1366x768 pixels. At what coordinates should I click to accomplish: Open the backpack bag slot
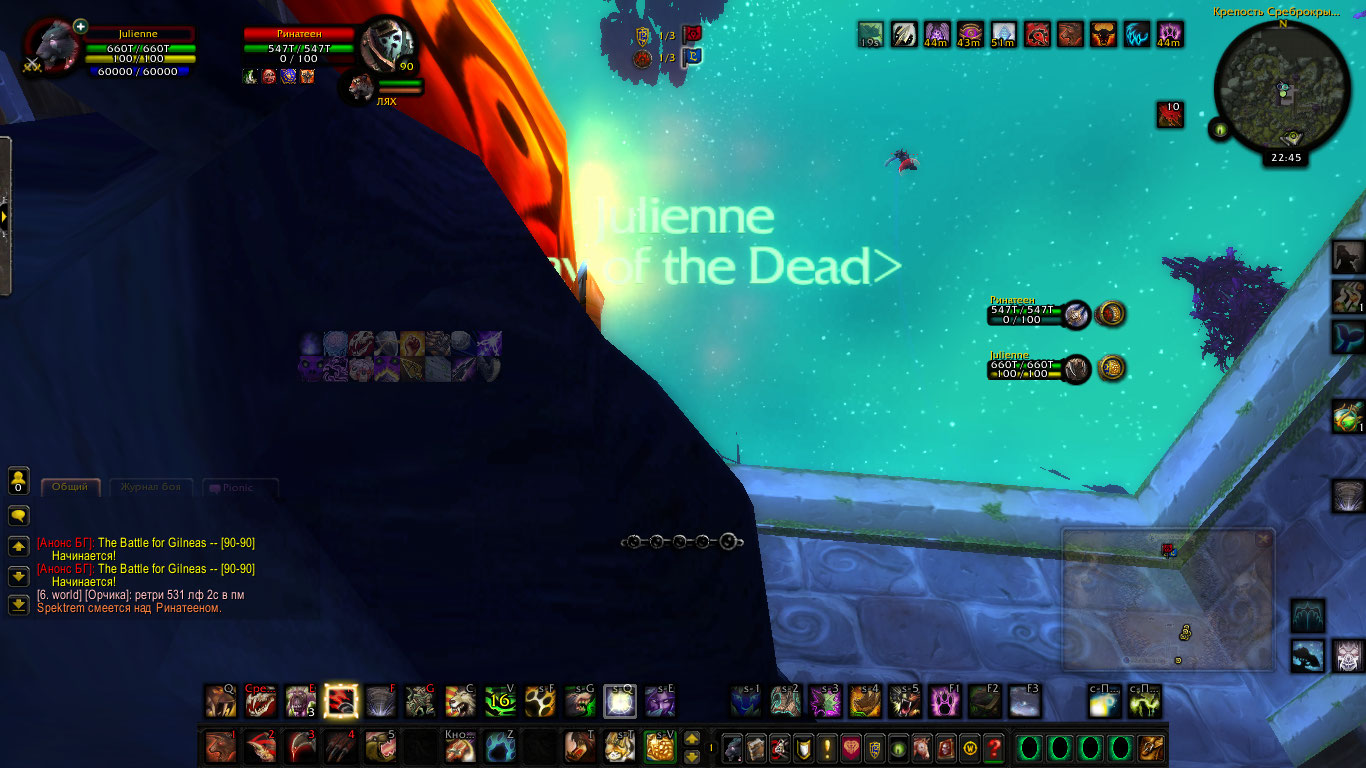click(x=1151, y=748)
